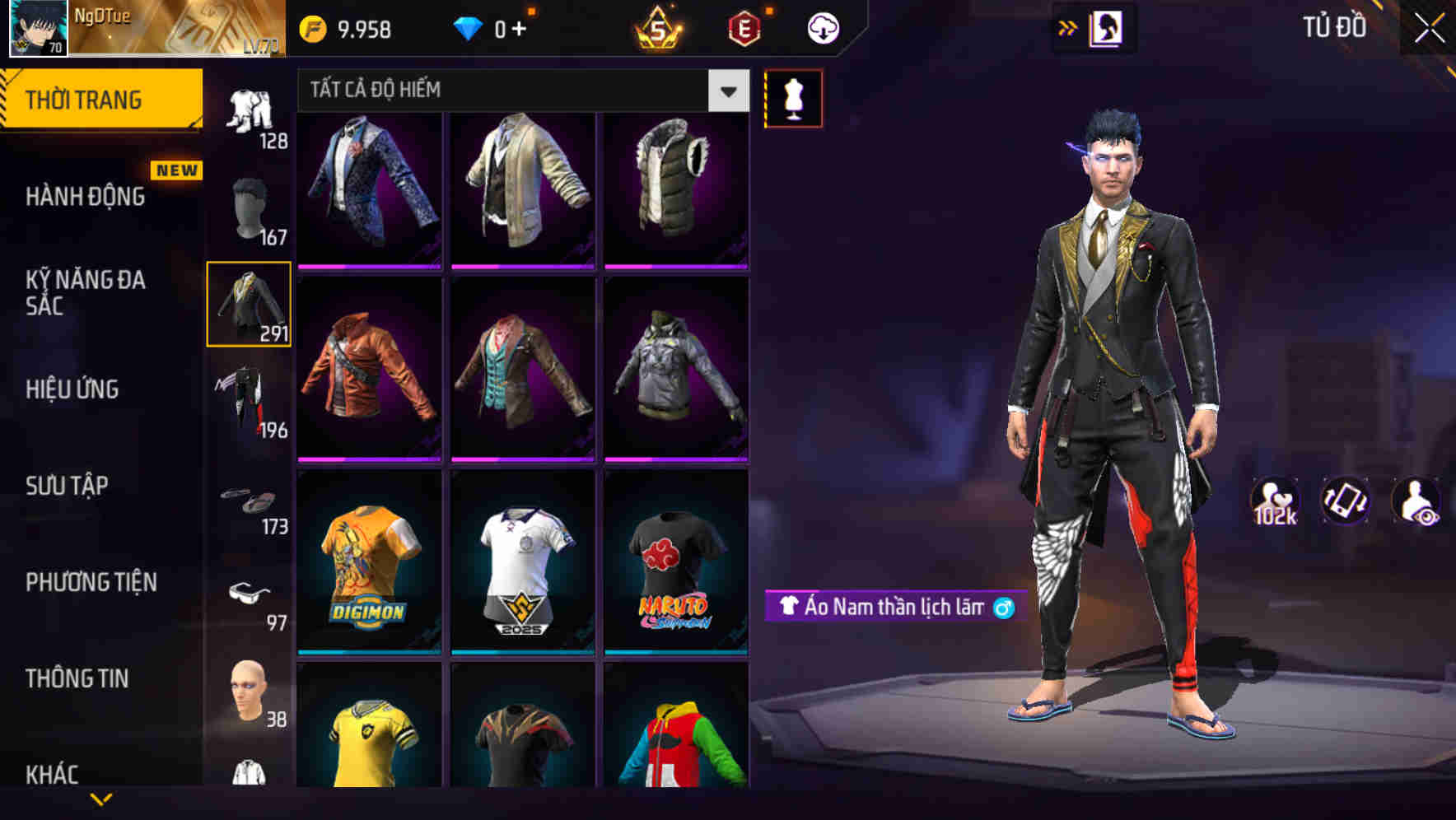Switch to the HÀNH ĐỘNG tab
The image size is (1456, 820).
87,197
